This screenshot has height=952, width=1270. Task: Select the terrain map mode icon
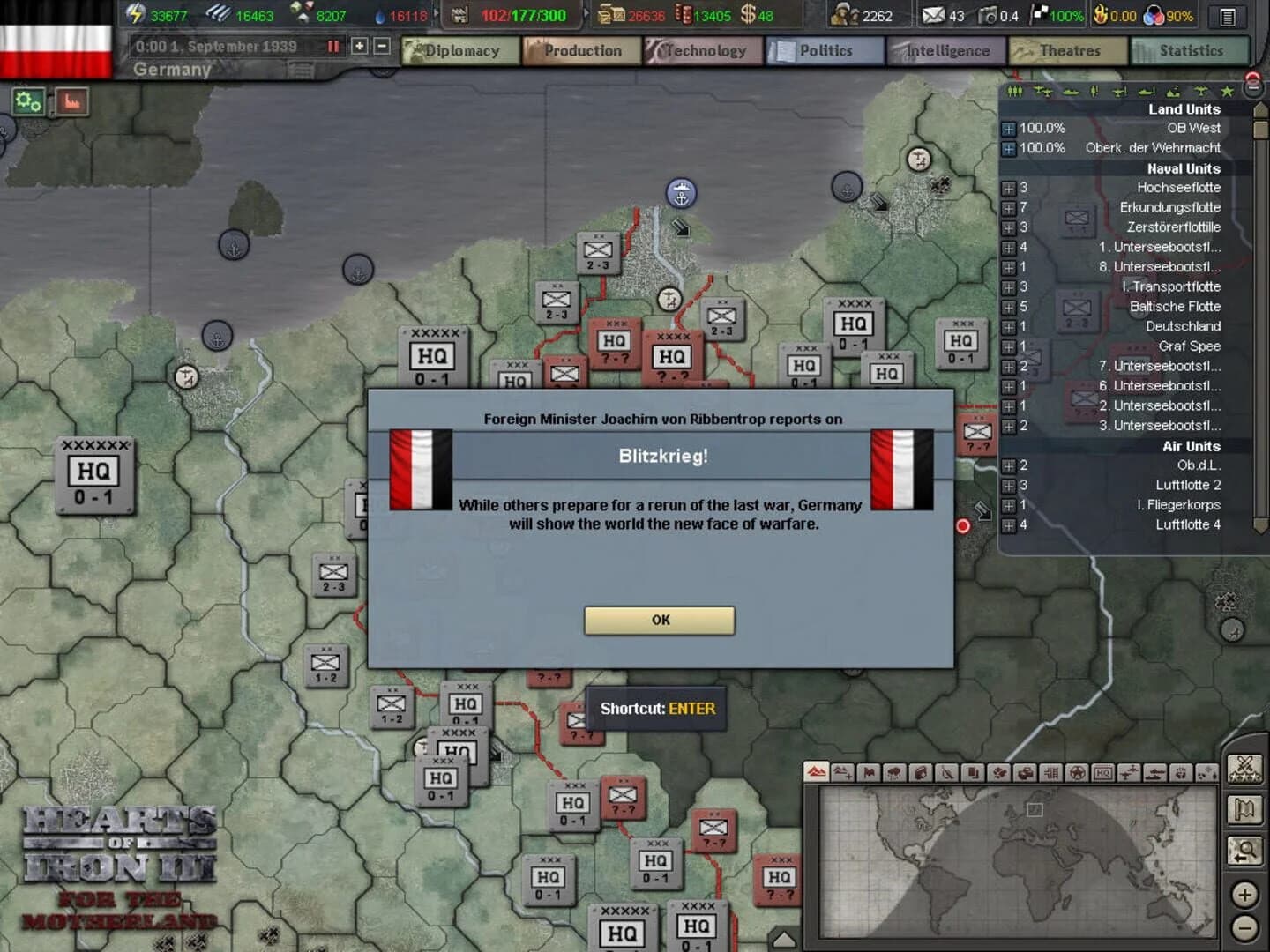point(816,773)
